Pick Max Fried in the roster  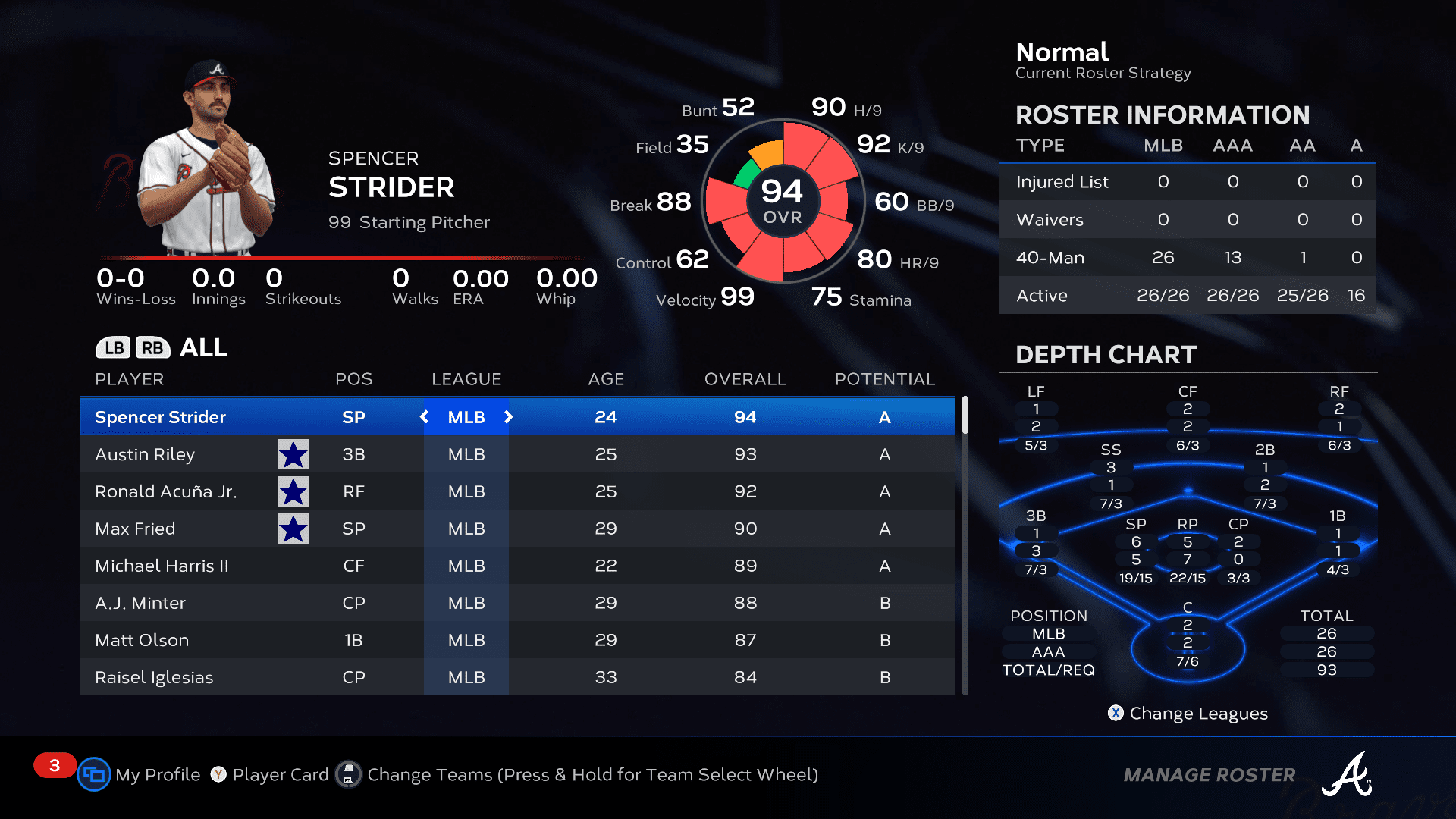click(x=136, y=529)
